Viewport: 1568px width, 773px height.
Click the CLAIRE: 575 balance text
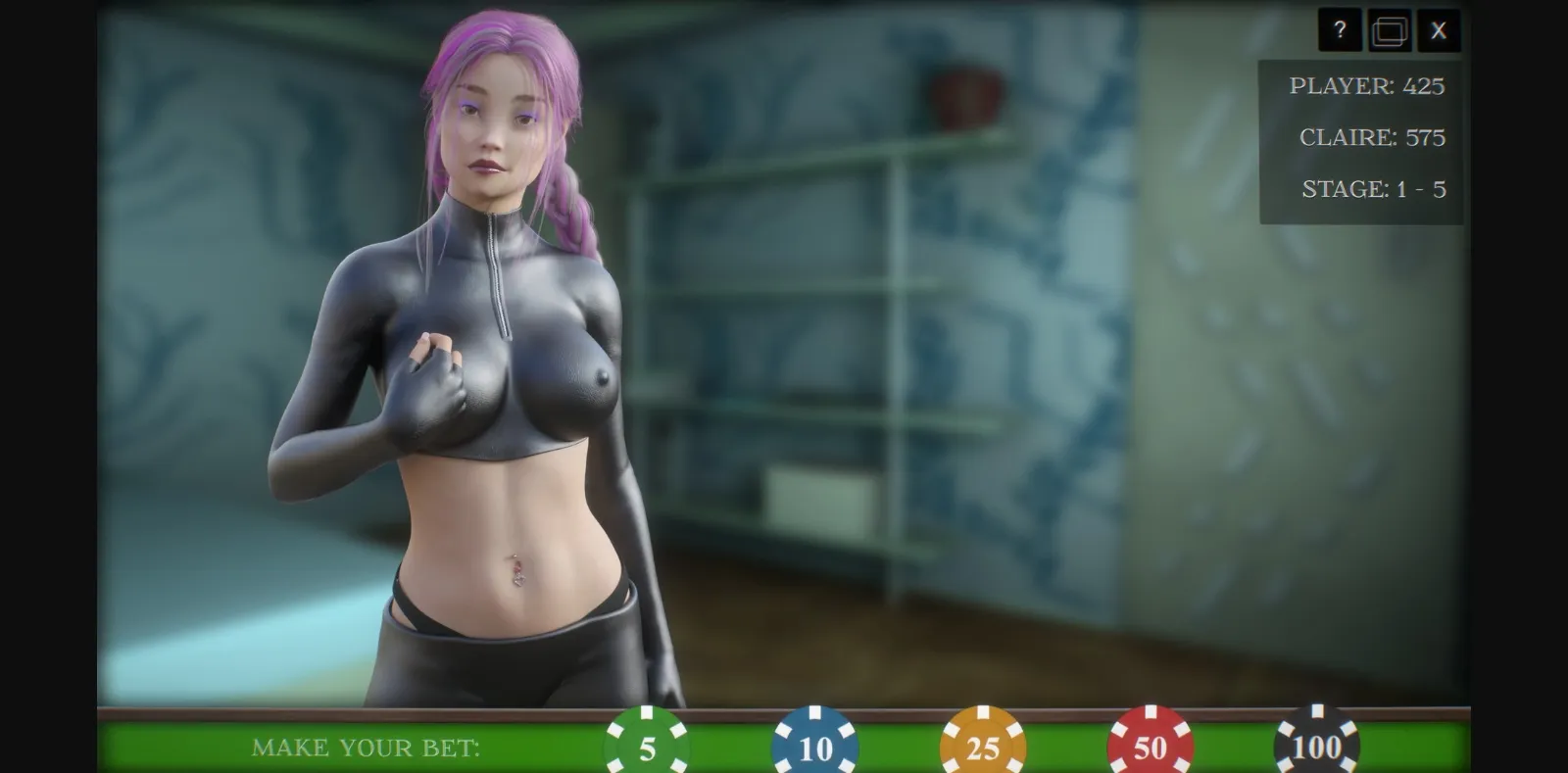(1371, 138)
